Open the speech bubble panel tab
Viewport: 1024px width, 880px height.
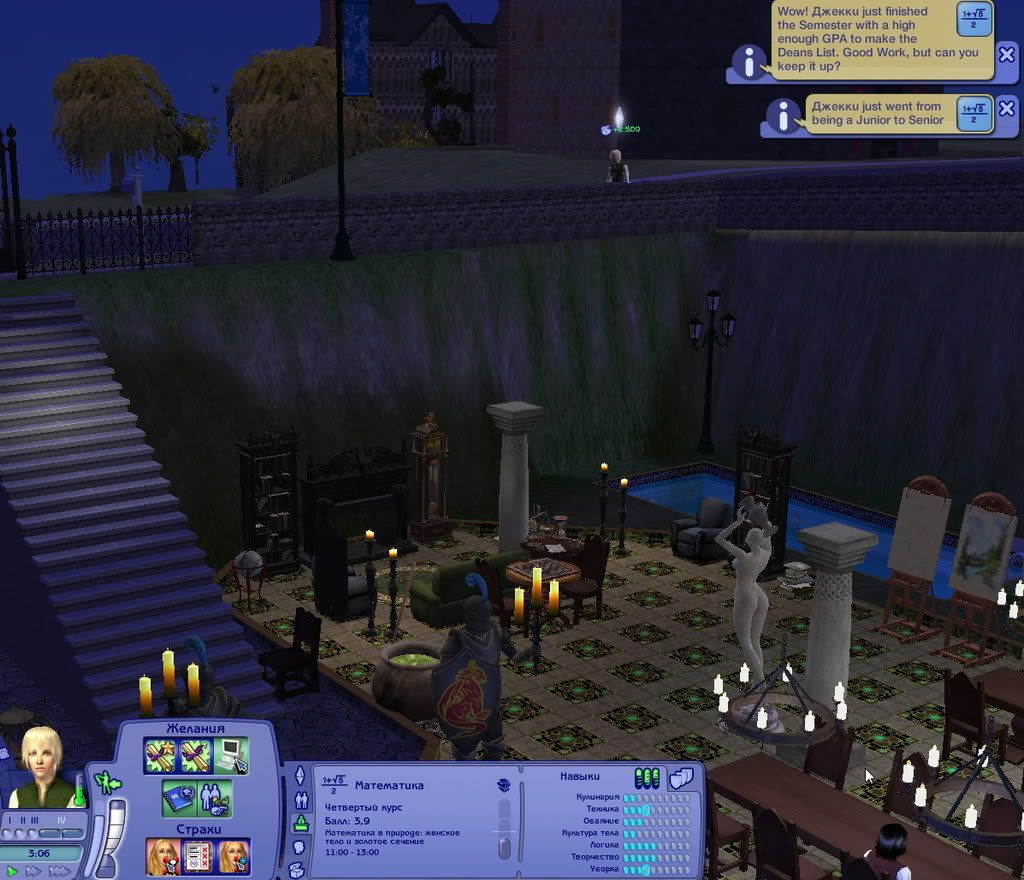pyautogui.click(x=299, y=848)
